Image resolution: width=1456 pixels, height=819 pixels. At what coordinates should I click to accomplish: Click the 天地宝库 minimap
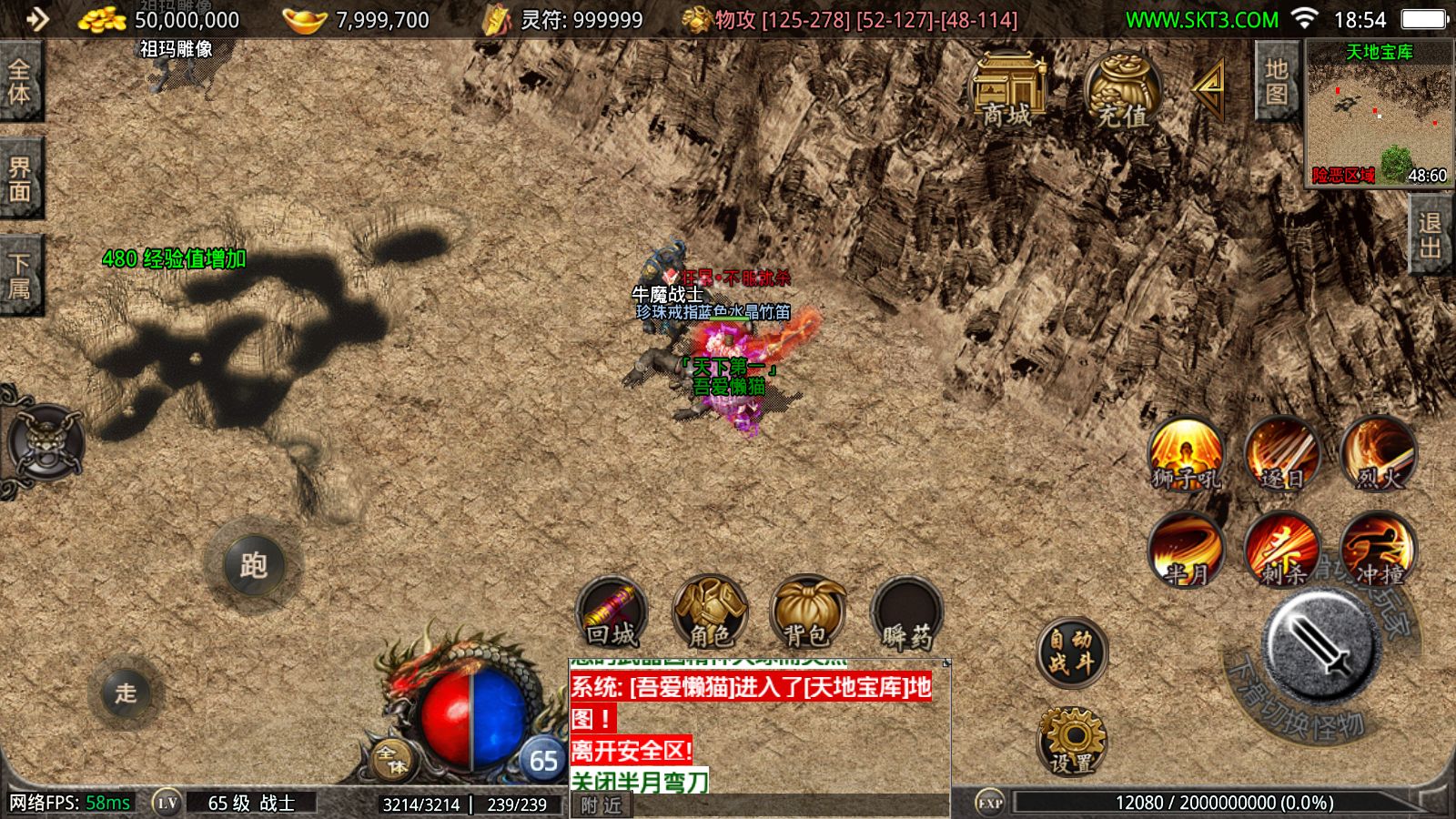click(x=1379, y=113)
